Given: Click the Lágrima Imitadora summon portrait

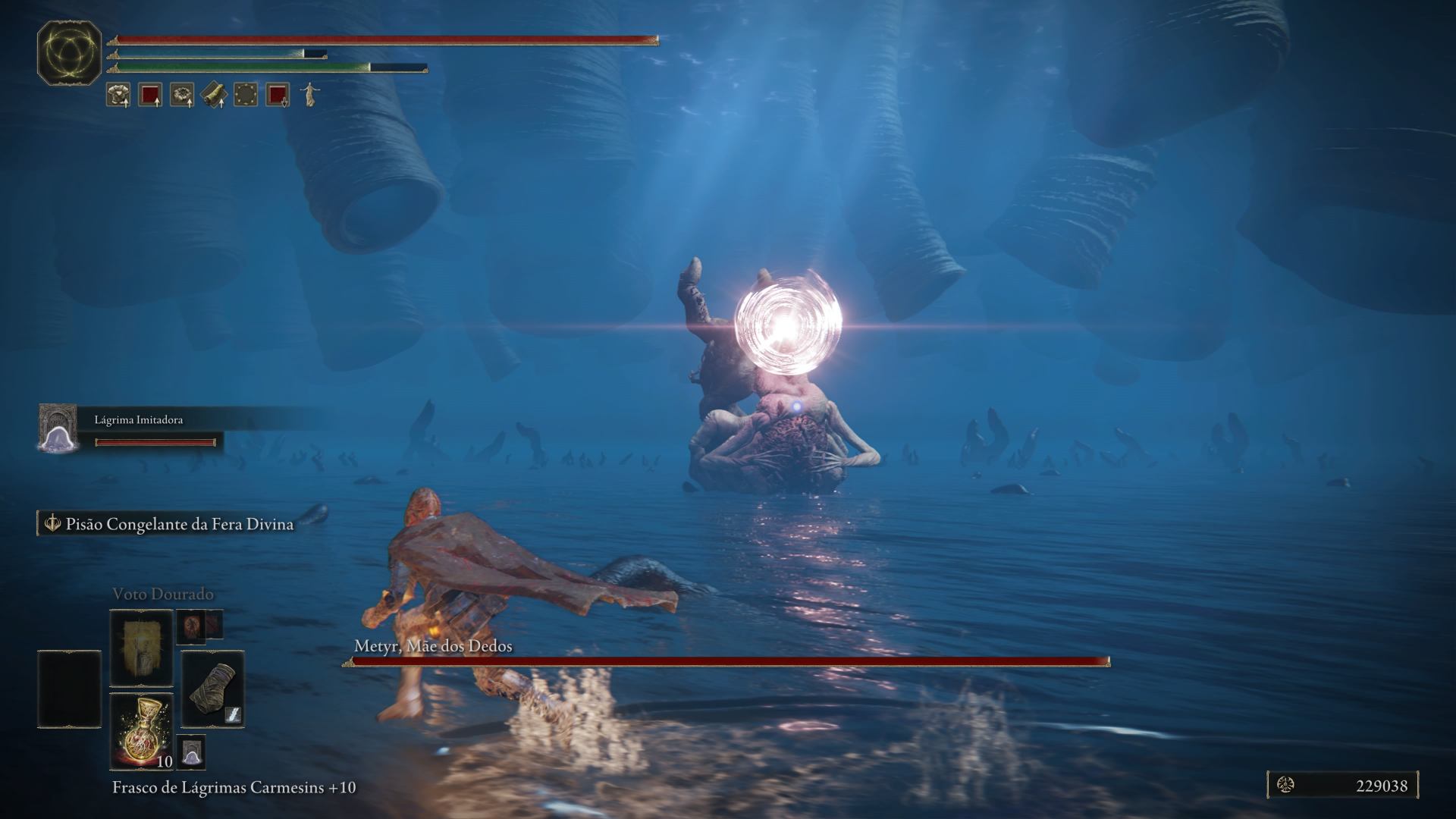Looking at the screenshot, I should click(58, 428).
